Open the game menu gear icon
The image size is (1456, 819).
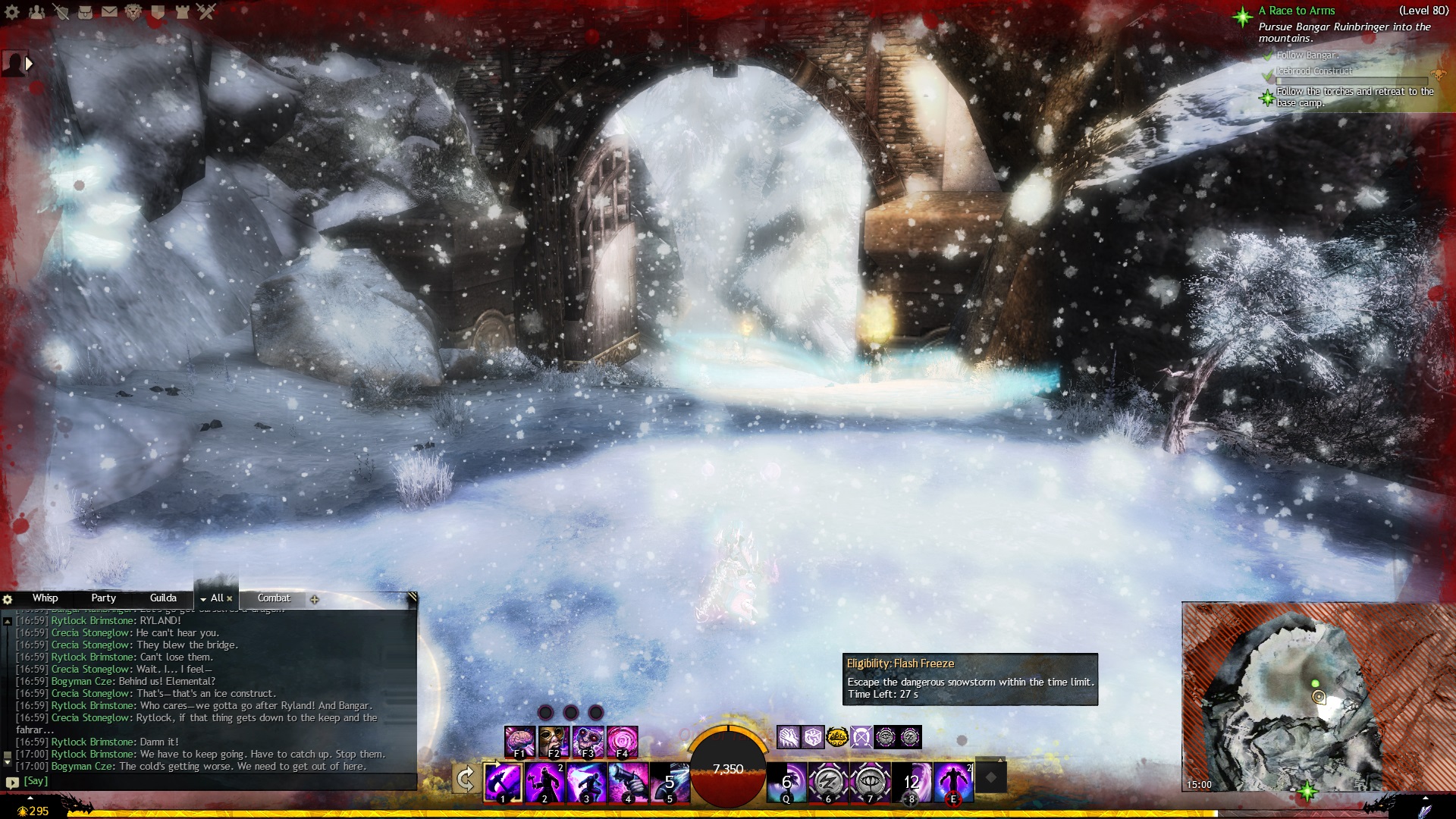pyautogui.click(x=12, y=11)
